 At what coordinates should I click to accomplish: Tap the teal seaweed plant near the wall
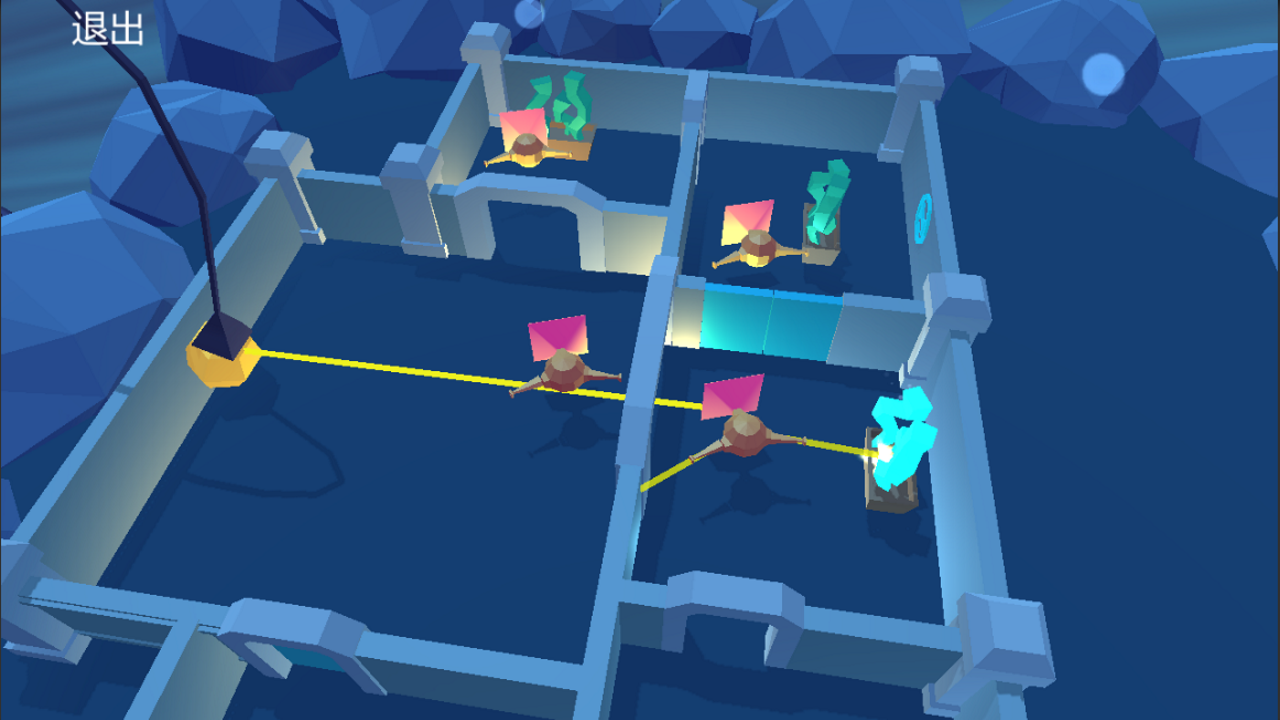click(823, 200)
